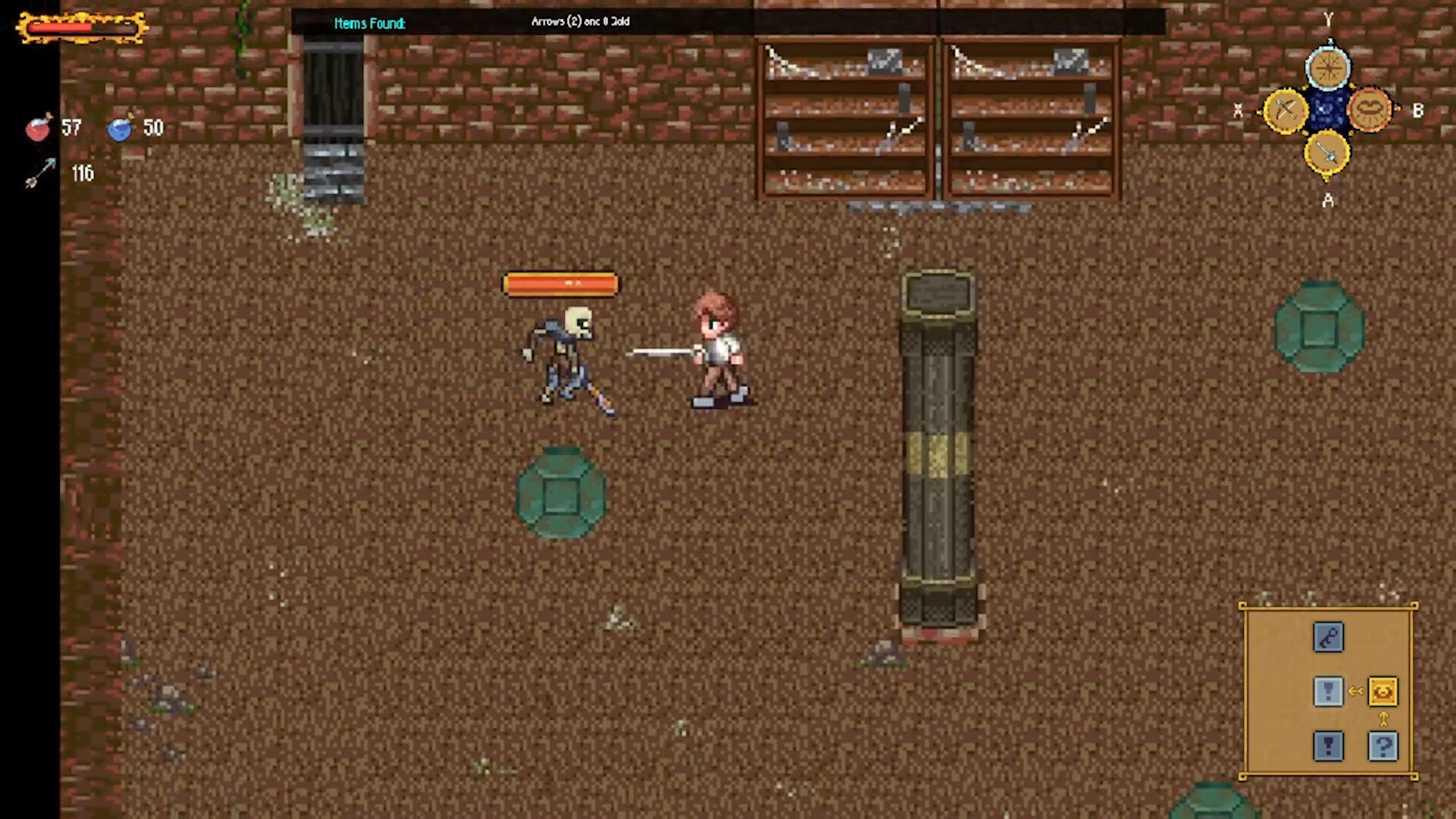This screenshot has width=1456, height=819.
Task: Click the Arrows and Gold pickup text
Action: (579, 22)
